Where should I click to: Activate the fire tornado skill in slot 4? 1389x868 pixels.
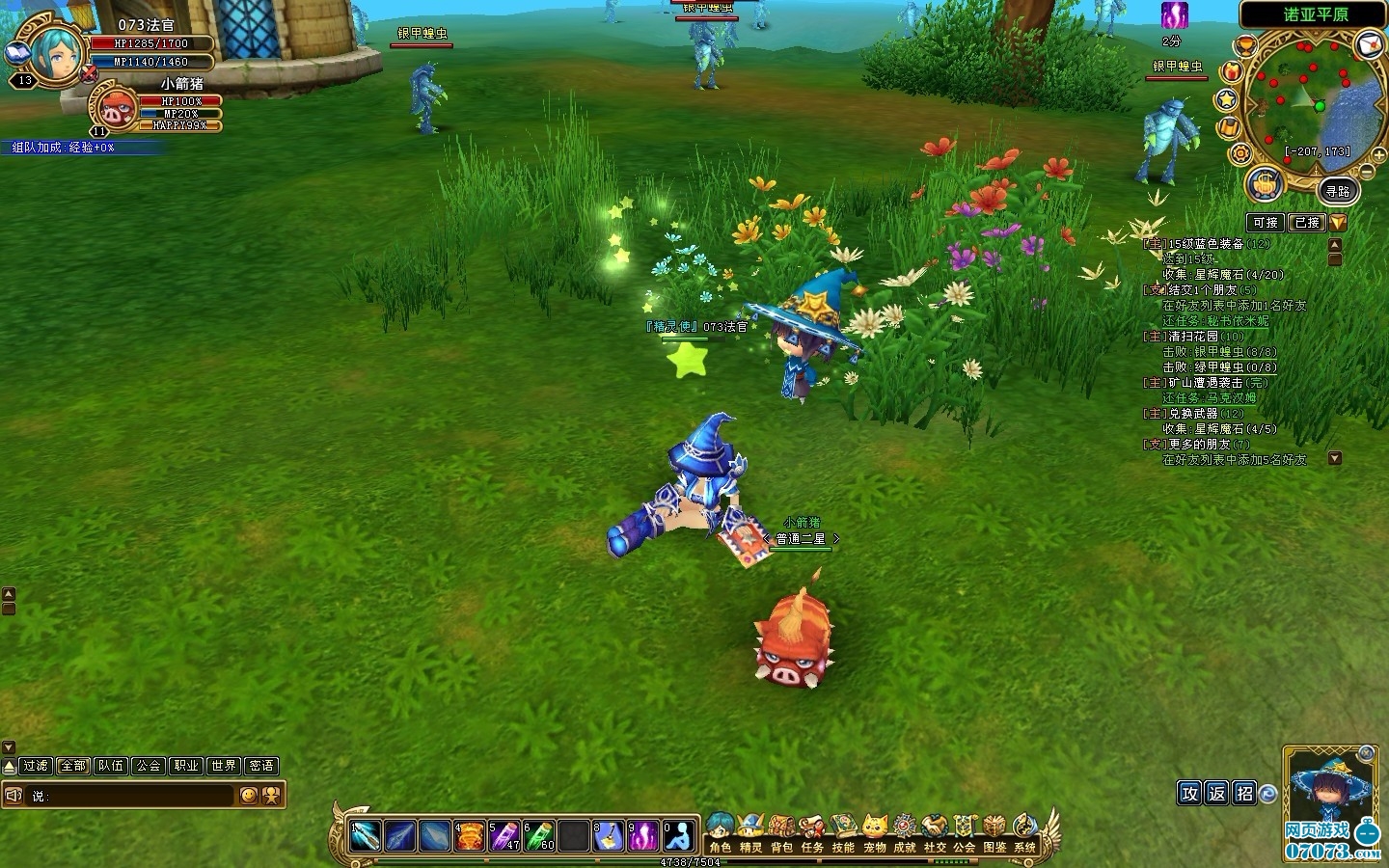pyautogui.click(x=470, y=835)
